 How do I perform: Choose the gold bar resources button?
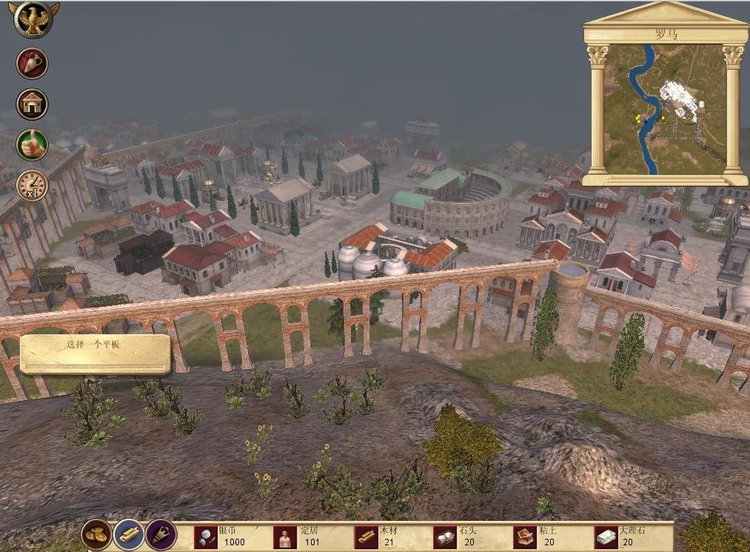(x=129, y=534)
